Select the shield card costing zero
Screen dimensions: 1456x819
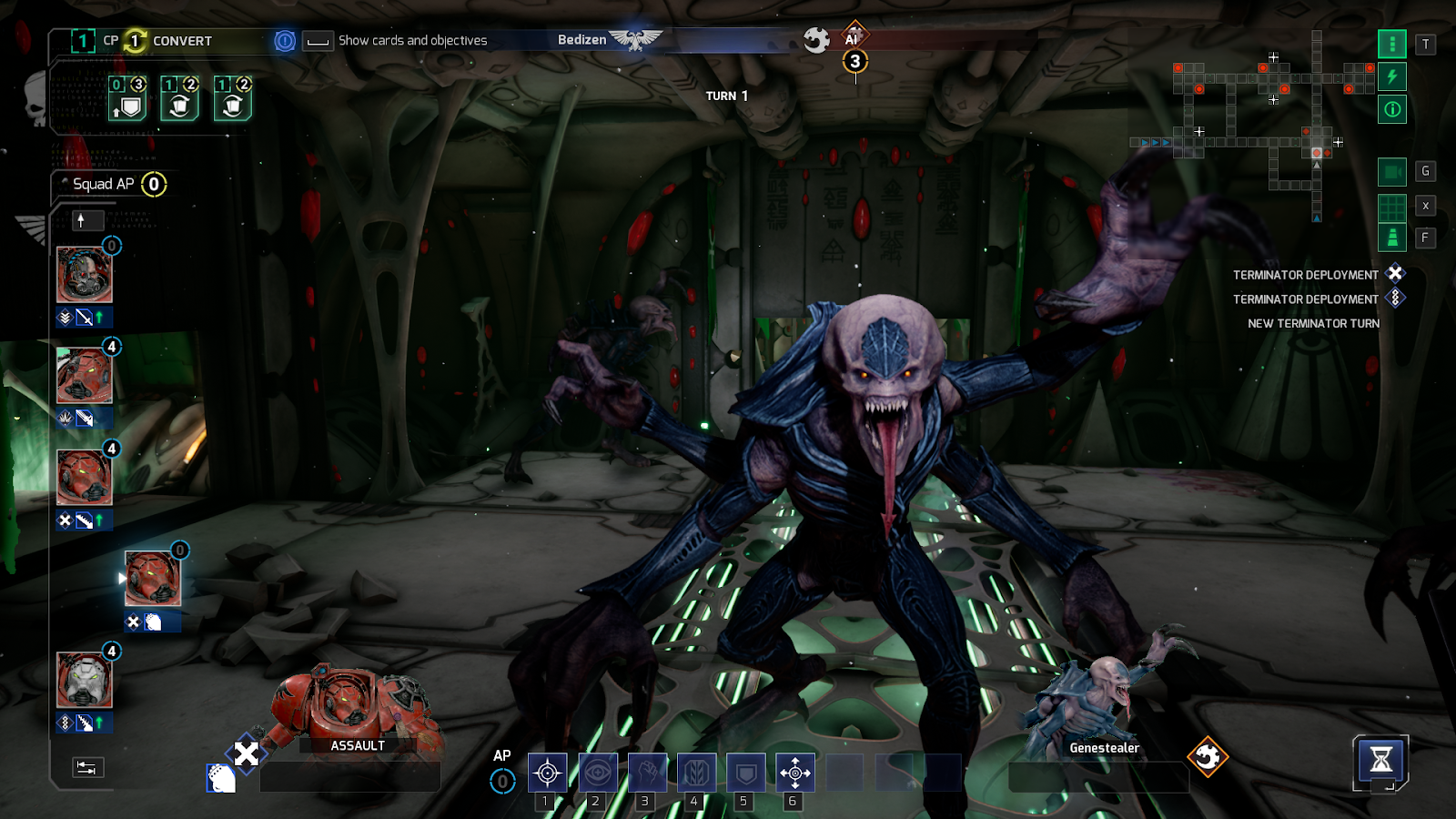[128, 99]
